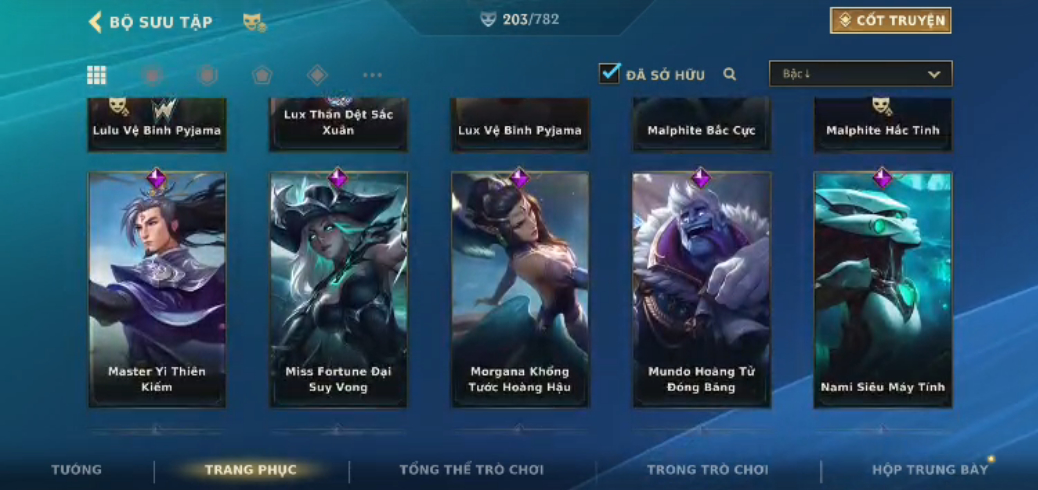Image resolution: width=1038 pixels, height=490 pixels.
Task: Open the Tổng Thể Trò Chơi tab
Action: (471, 470)
